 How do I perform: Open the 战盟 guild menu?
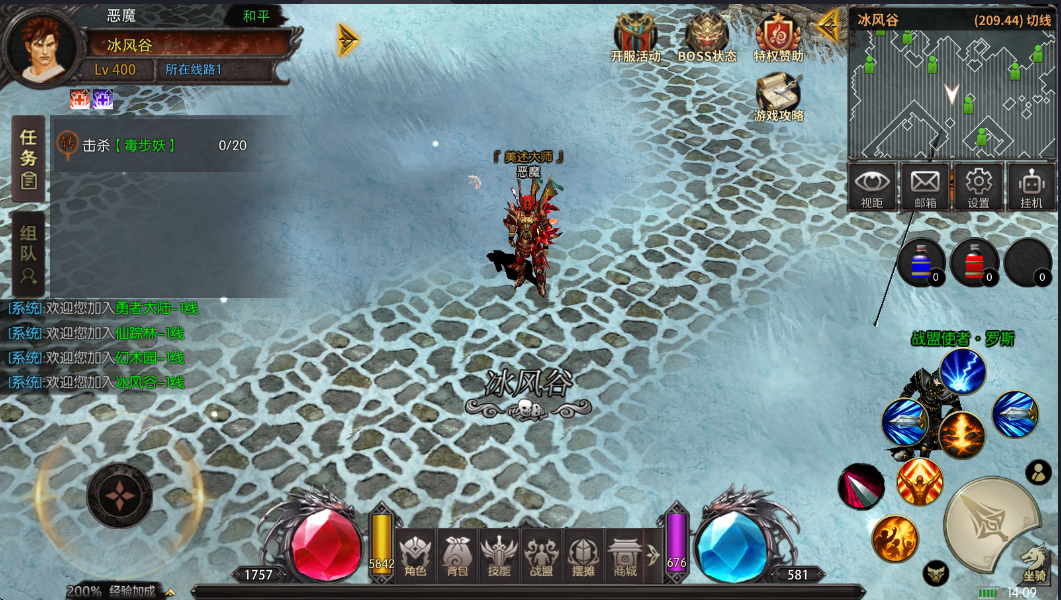pyautogui.click(x=540, y=555)
